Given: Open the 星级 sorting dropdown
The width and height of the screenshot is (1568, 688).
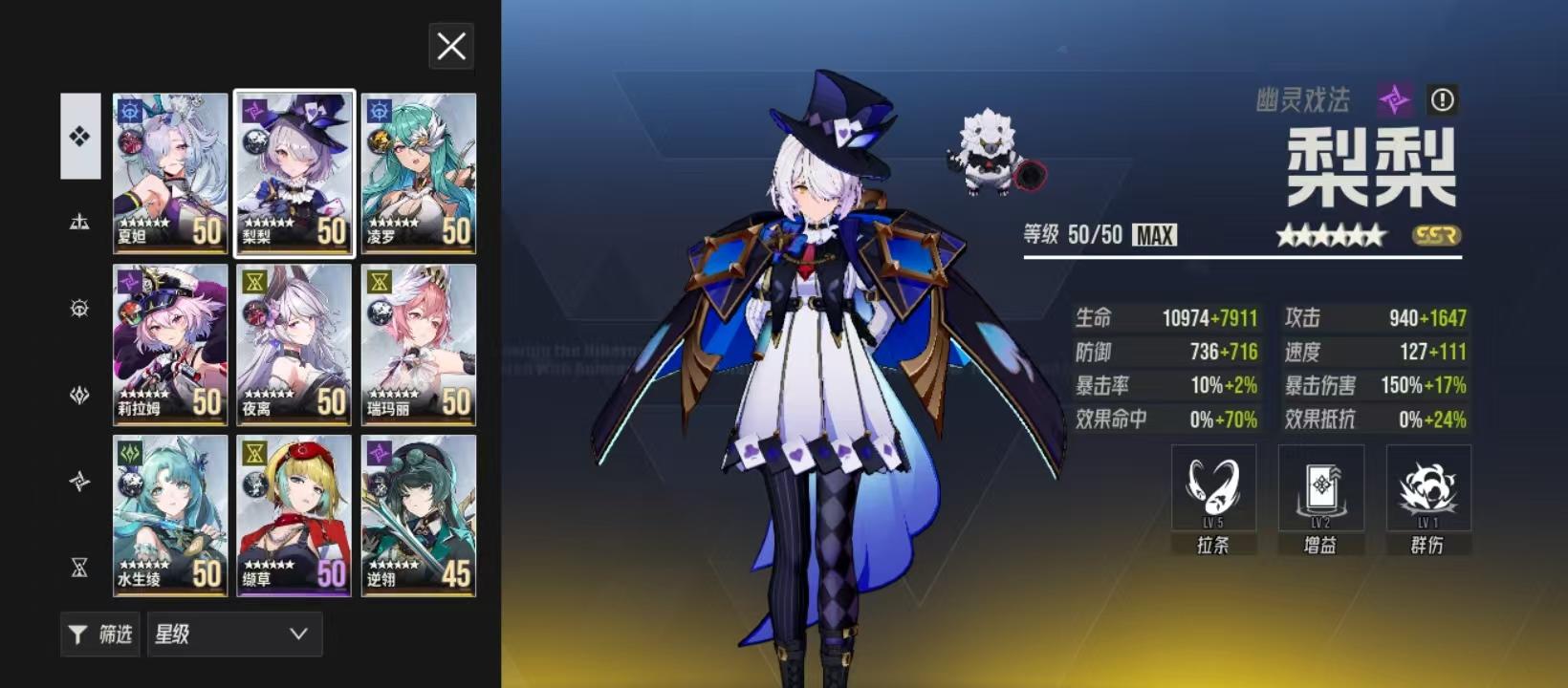Looking at the screenshot, I should click(x=234, y=634).
